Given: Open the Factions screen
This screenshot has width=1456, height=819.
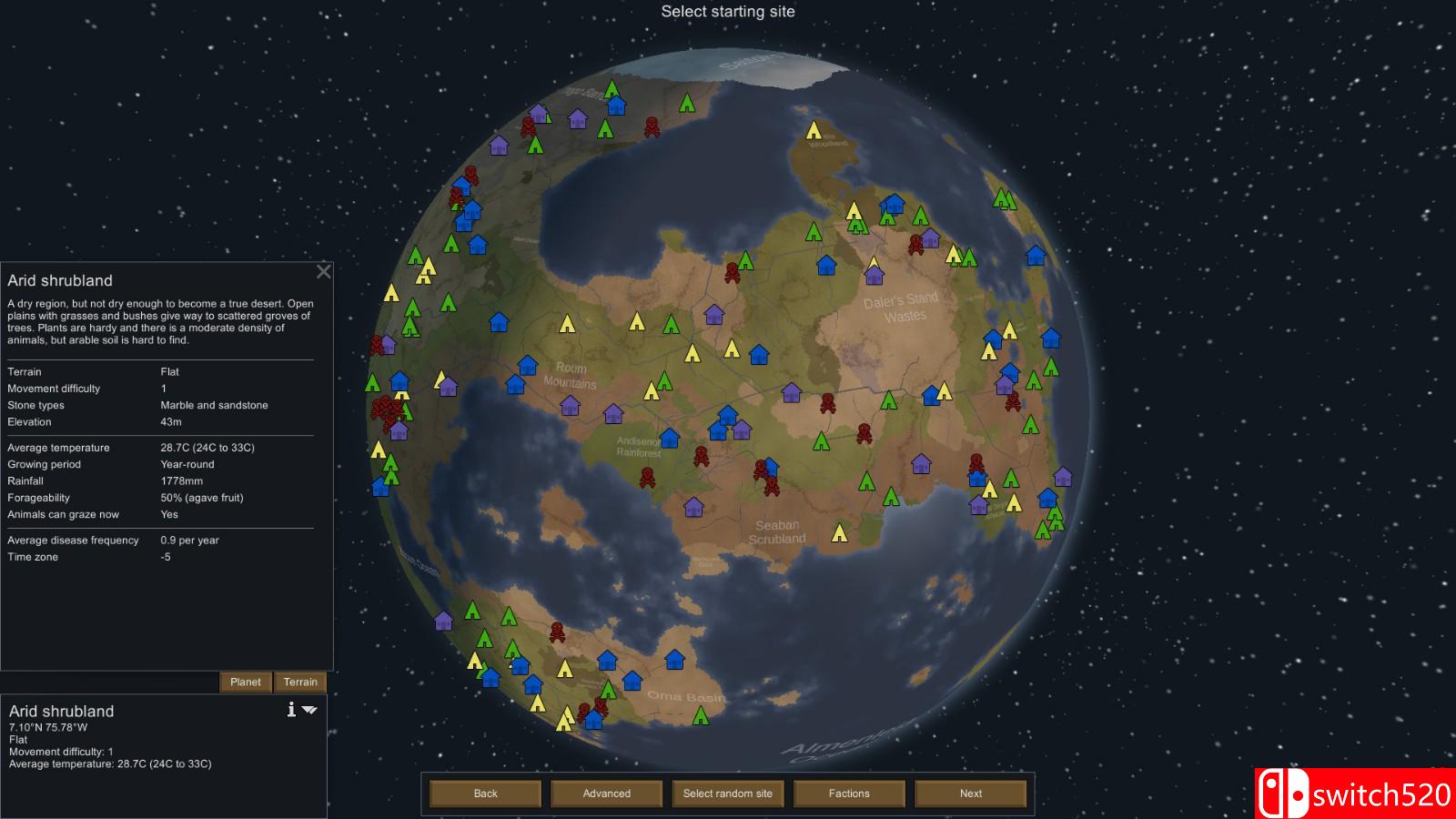Looking at the screenshot, I should [848, 793].
